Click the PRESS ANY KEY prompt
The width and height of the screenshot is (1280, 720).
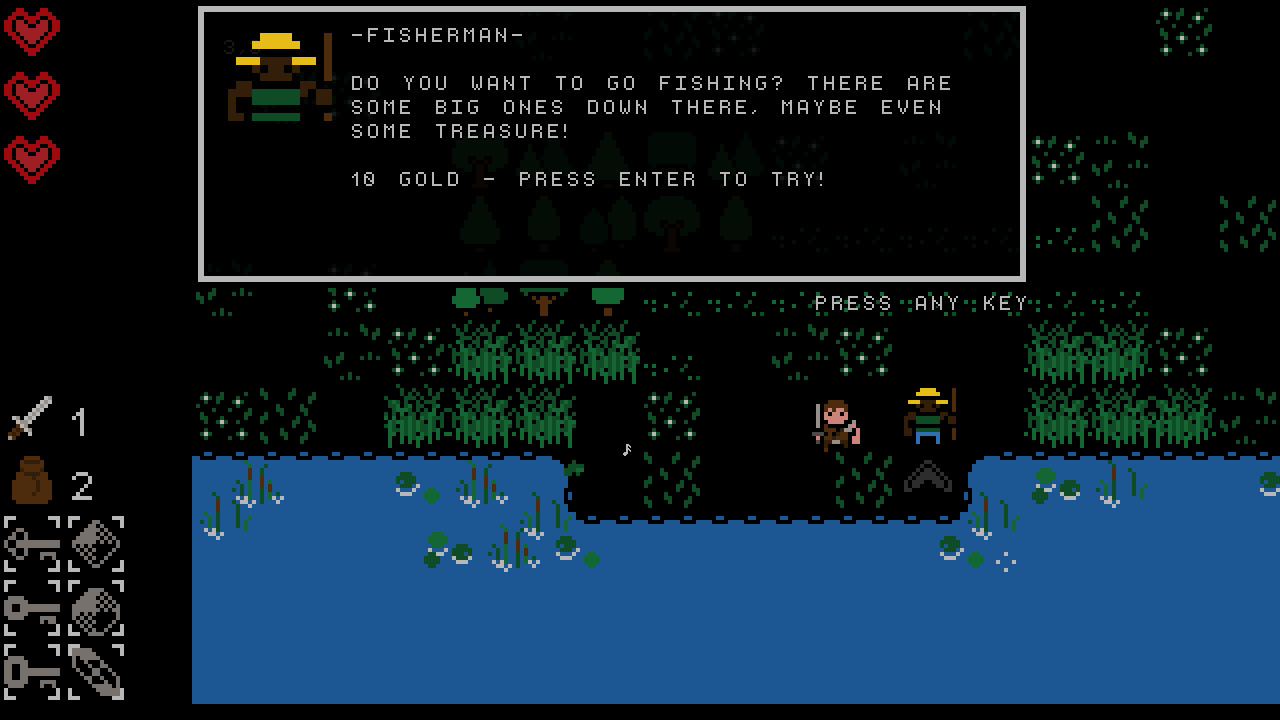click(x=919, y=302)
